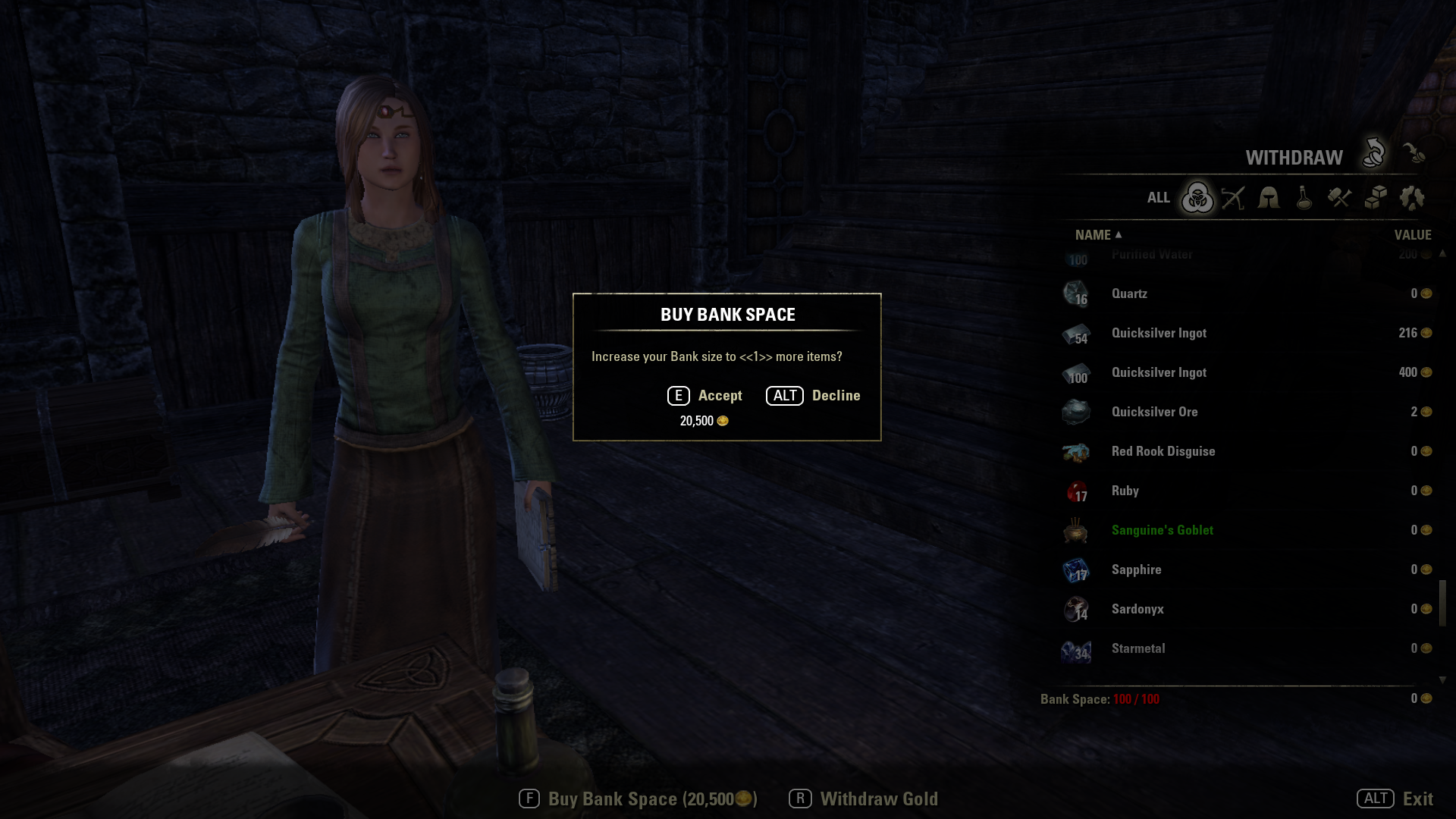Select Sanguine's Goblet from the list
Viewport: 1456px width, 819px height.
1162,530
